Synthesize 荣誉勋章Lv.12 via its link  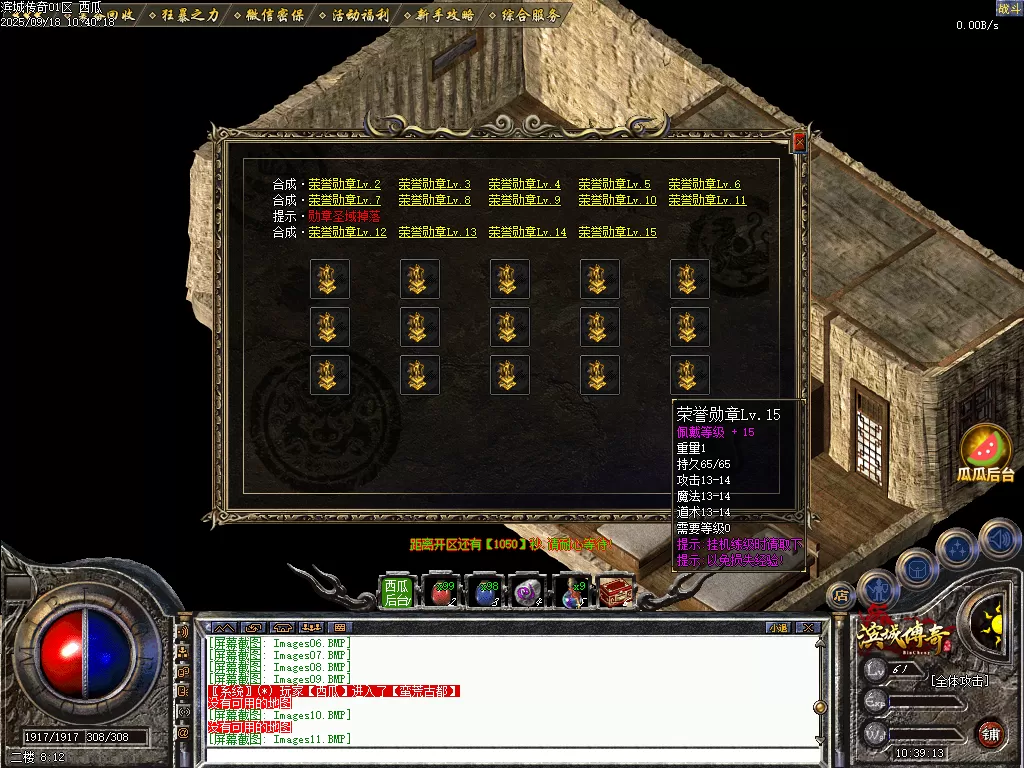pyautogui.click(x=347, y=232)
